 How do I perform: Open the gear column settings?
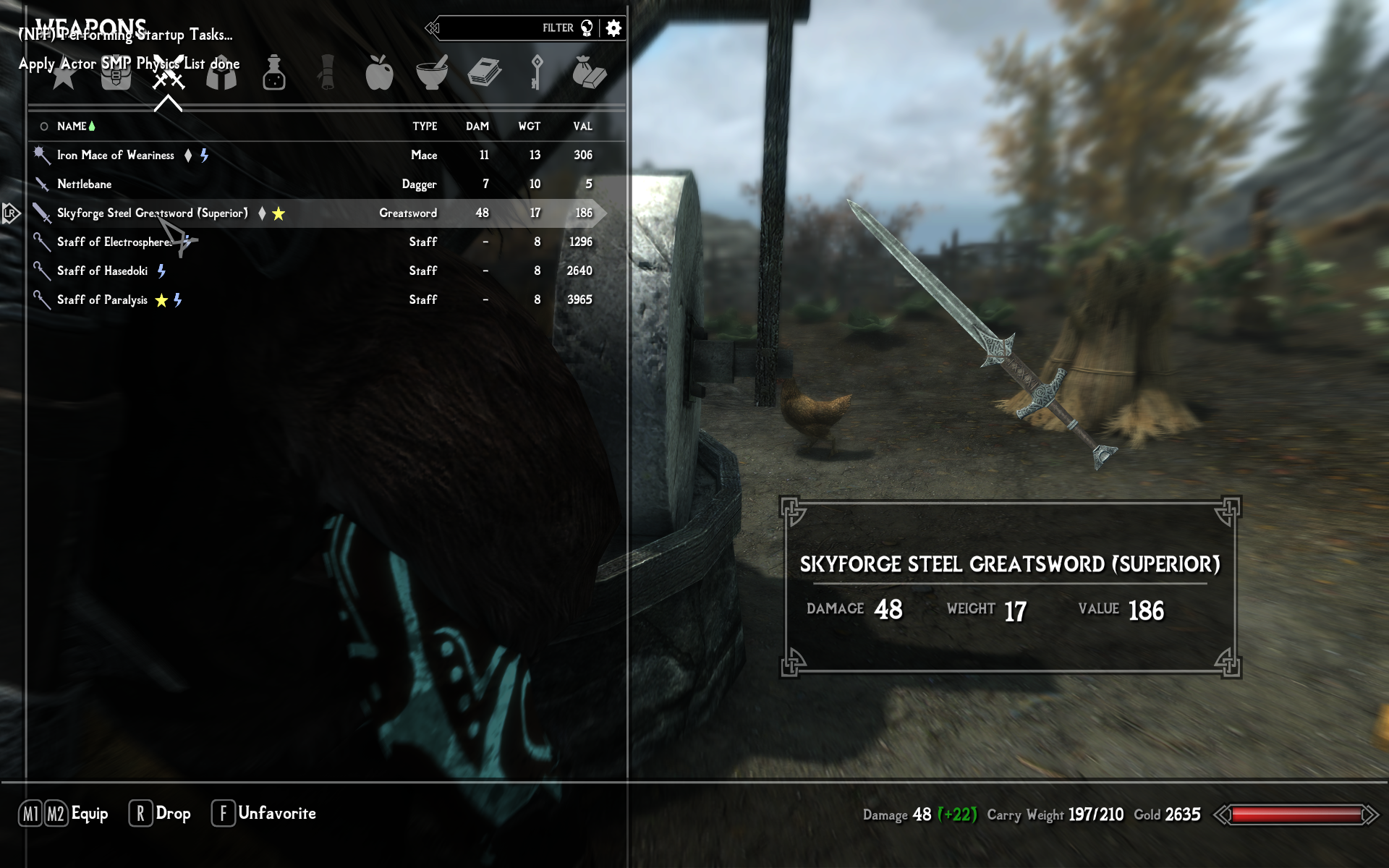(x=613, y=28)
